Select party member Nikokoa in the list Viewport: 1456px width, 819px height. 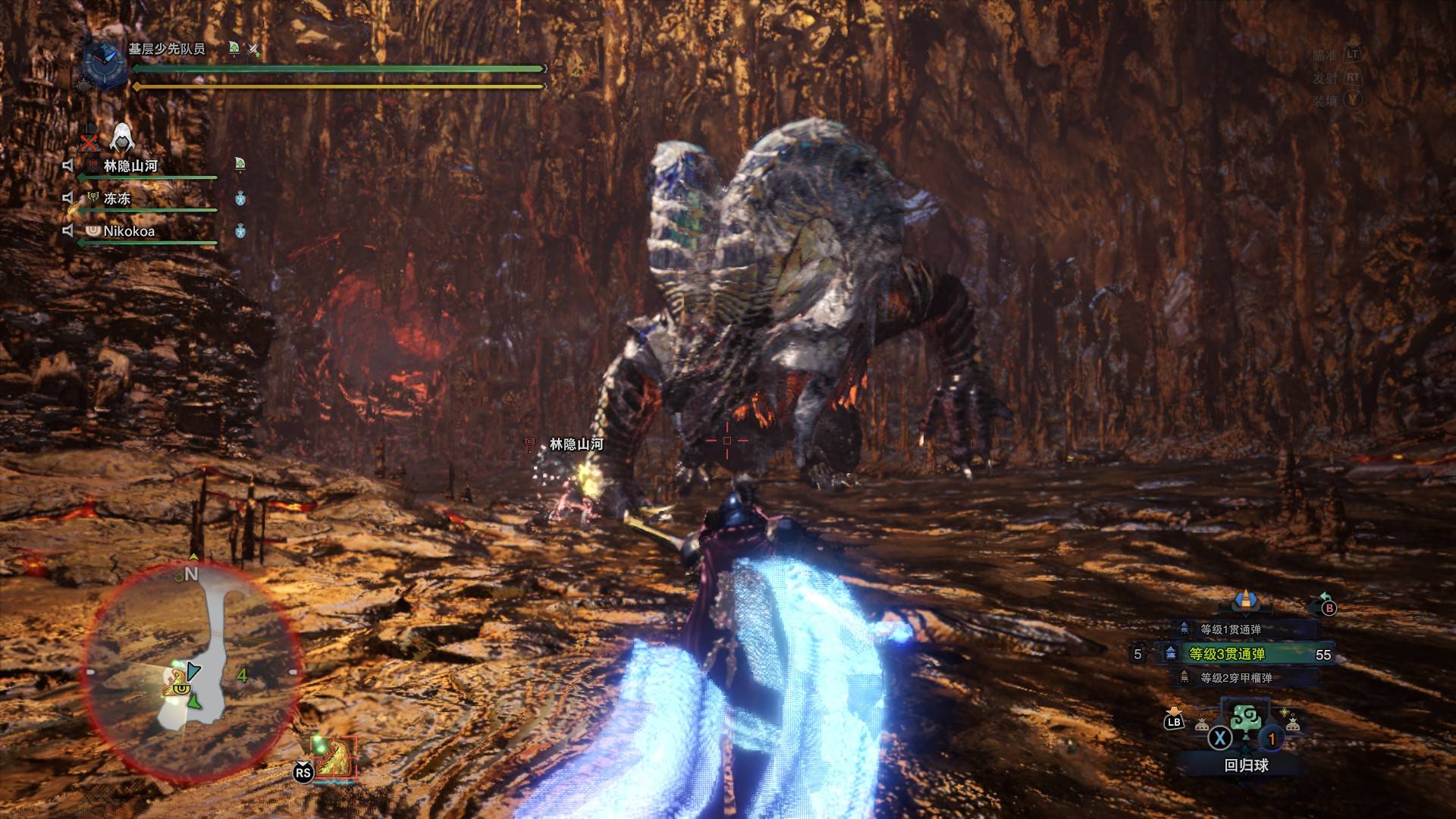pyautogui.click(x=129, y=231)
